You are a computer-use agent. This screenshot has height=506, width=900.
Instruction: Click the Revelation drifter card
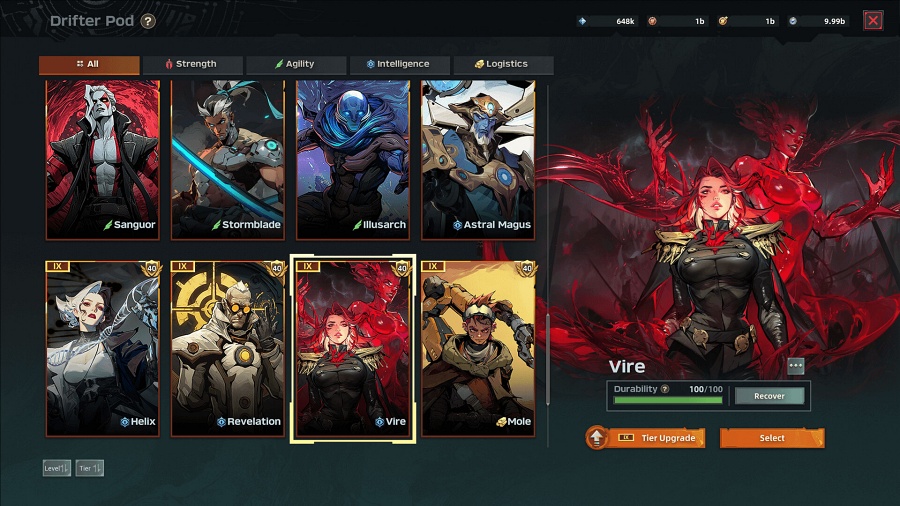tap(228, 348)
